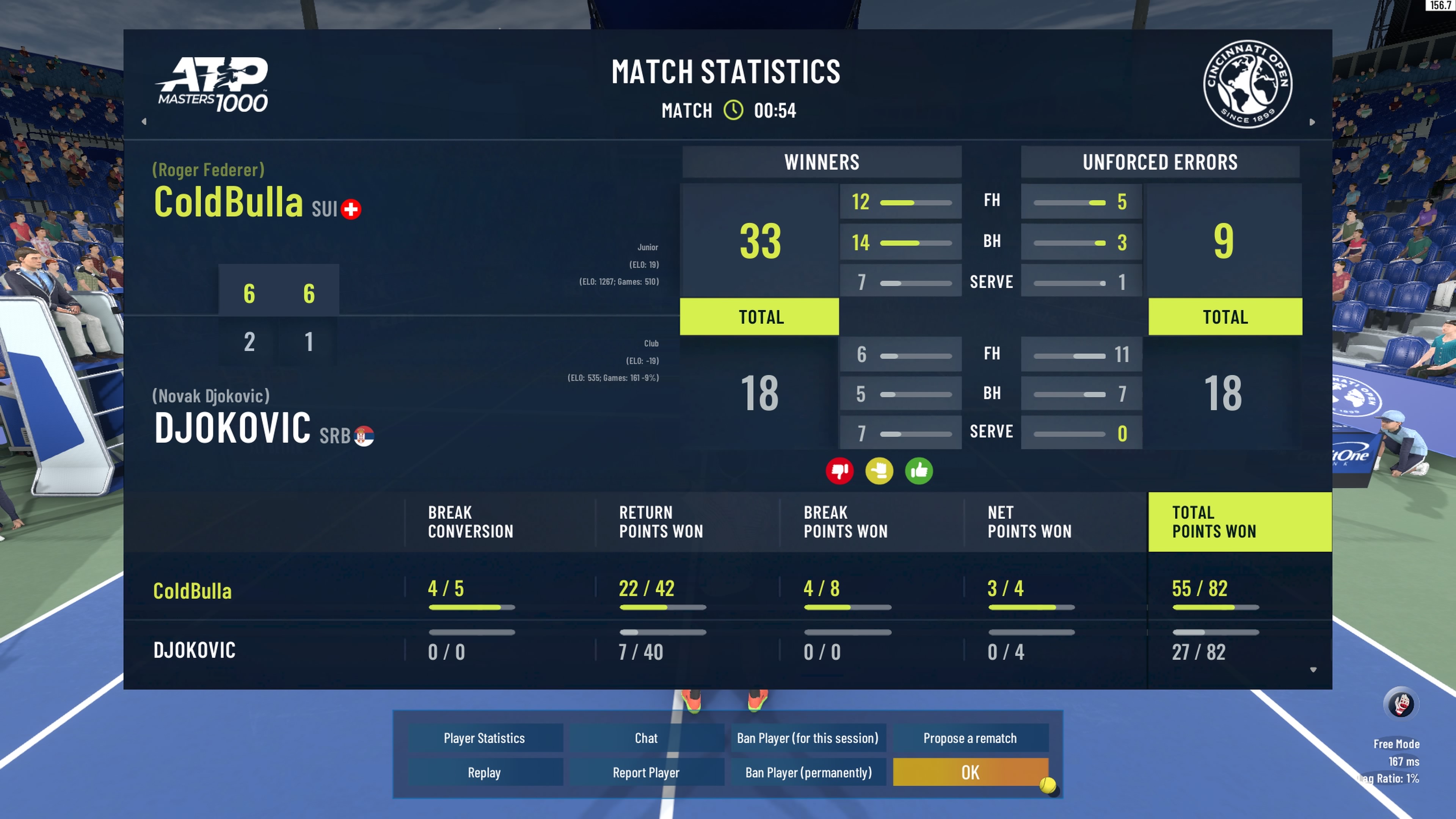Go to next stats page arrow
The image size is (1456, 819).
(x=1312, y=122)
